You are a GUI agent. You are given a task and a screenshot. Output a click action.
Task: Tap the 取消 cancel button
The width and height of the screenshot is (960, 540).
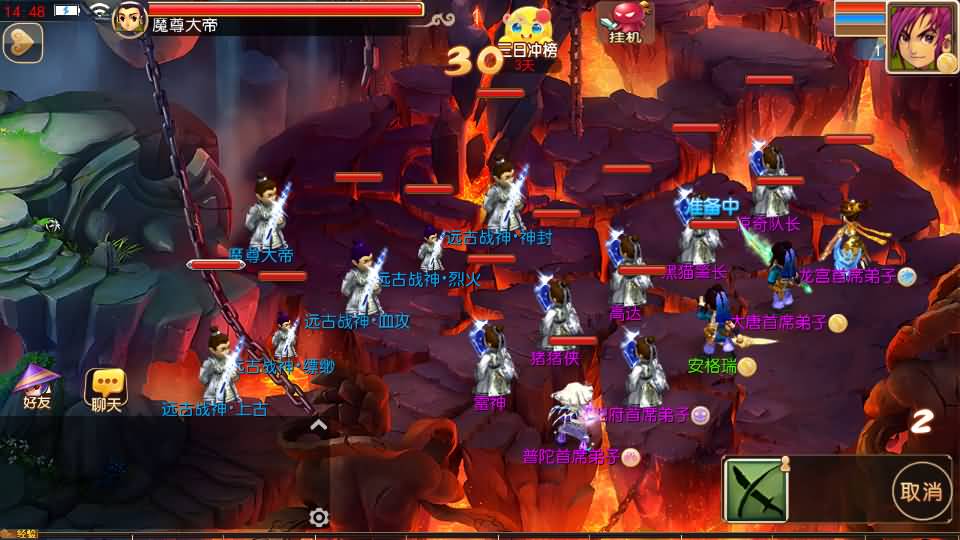click(920, 491)
